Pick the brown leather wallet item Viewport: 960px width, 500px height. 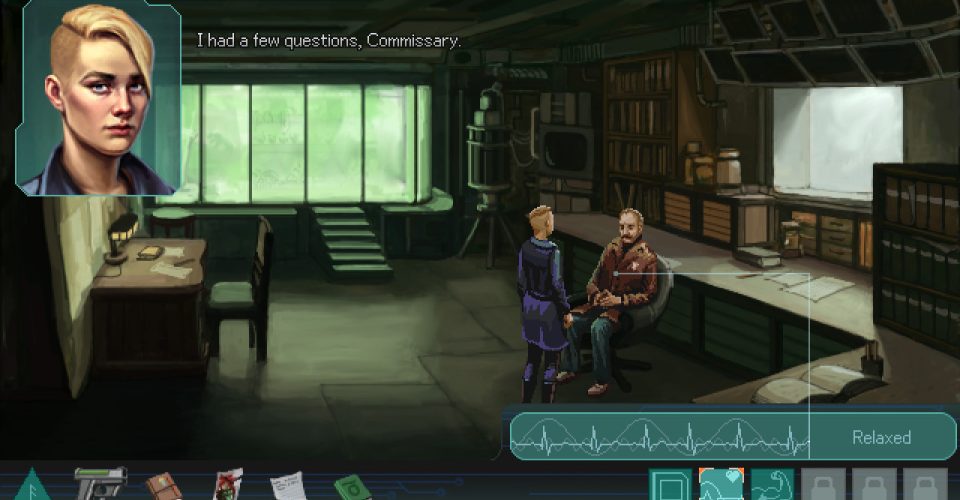pyautogui.click(x=163, y=486)
